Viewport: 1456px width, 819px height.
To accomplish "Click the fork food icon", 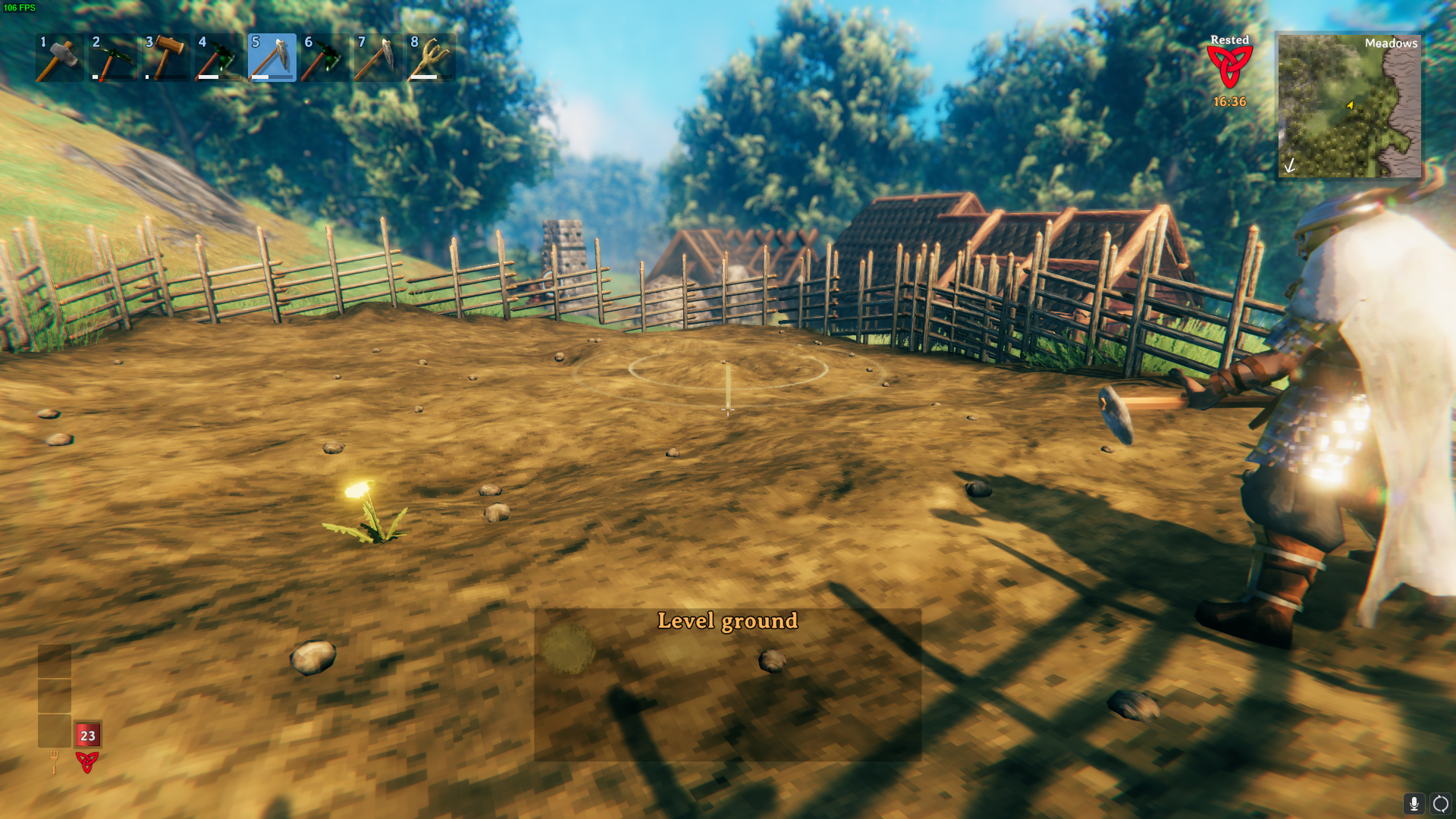I will coord(54,761).
